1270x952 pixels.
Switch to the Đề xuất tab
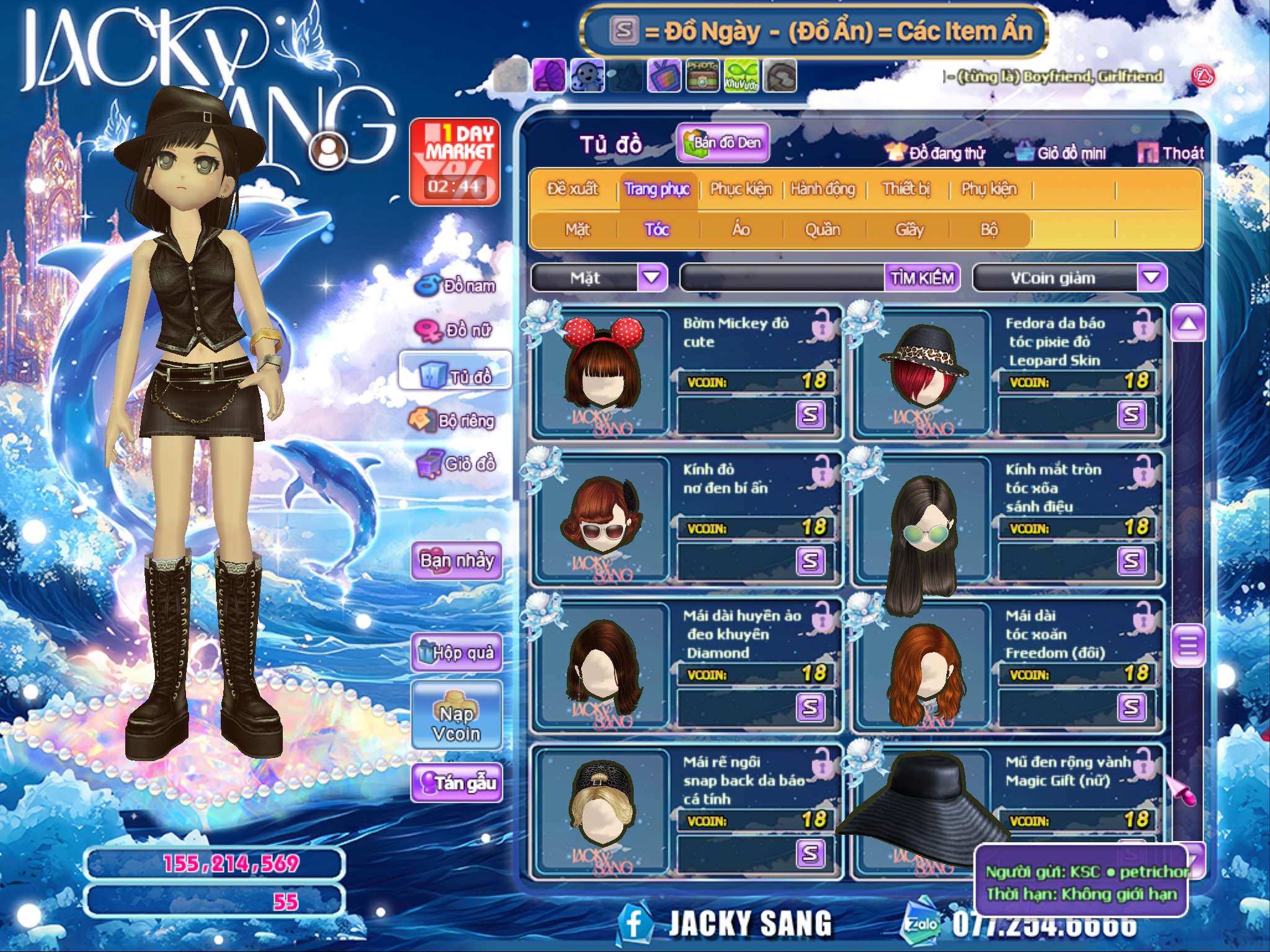click(572, 189)
